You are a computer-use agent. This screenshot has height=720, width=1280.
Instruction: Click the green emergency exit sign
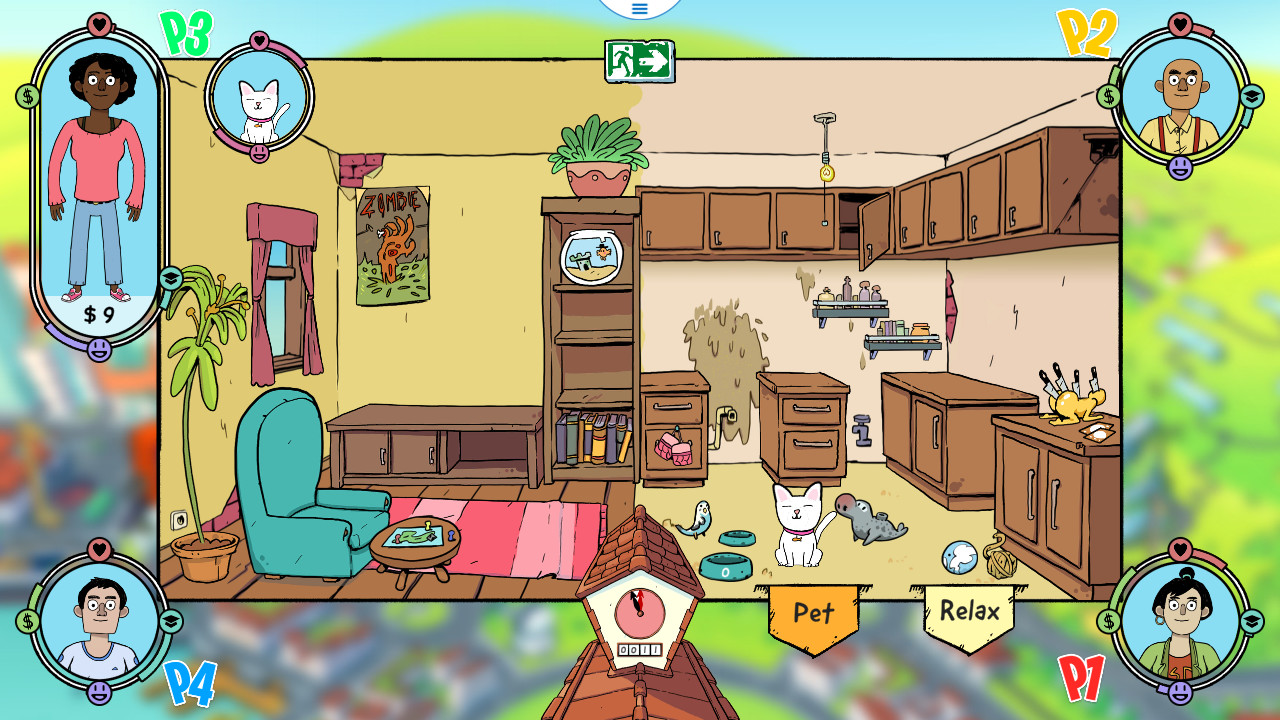point(641,62)
